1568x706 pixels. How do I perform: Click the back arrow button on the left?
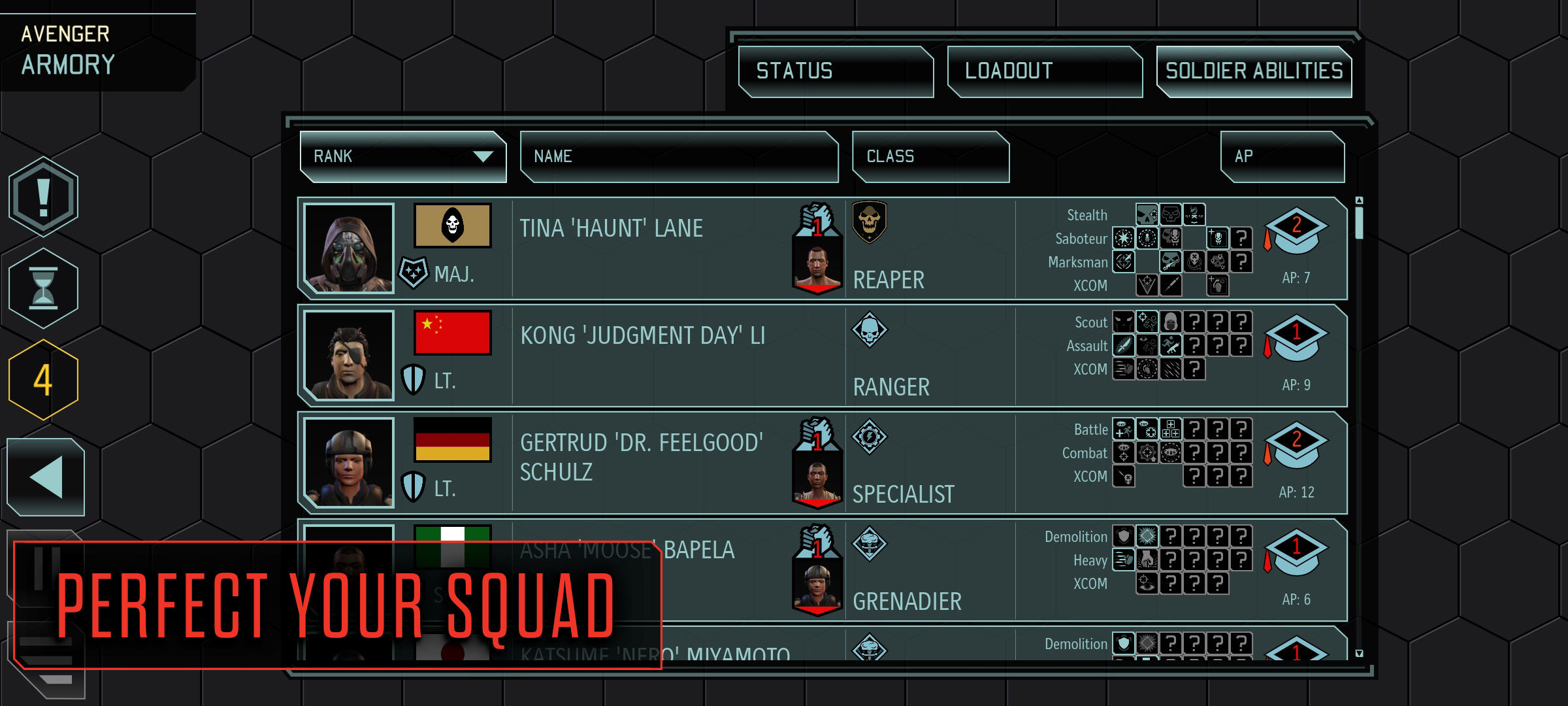click(45, 477)
